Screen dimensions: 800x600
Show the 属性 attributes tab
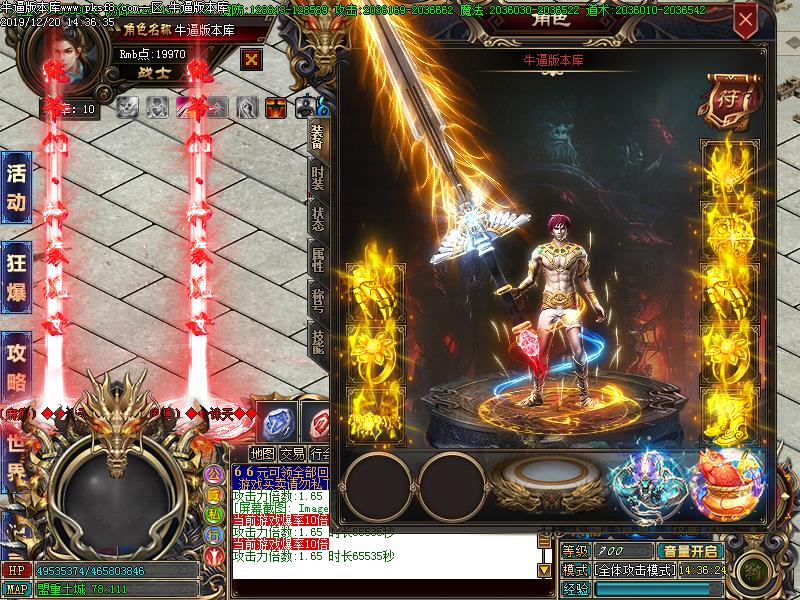pos(316,260)
